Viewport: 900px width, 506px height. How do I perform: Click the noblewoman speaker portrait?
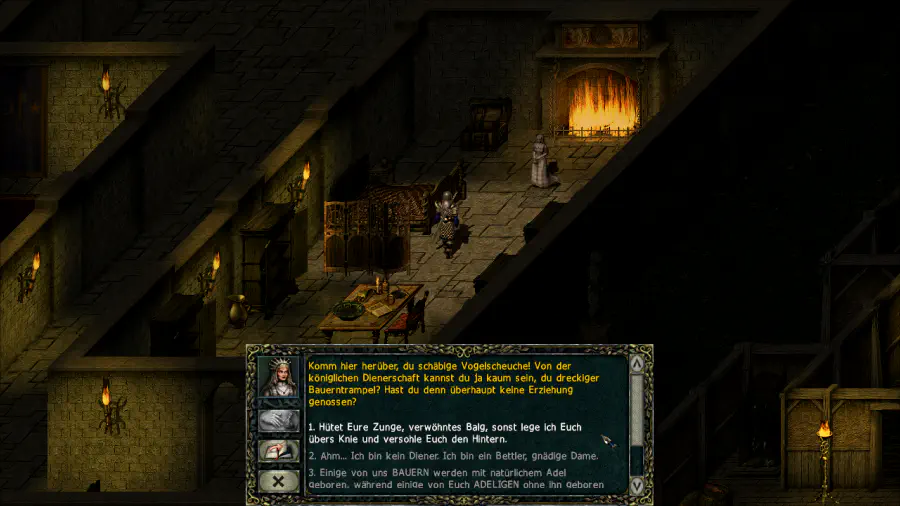[x=279, y=375]
